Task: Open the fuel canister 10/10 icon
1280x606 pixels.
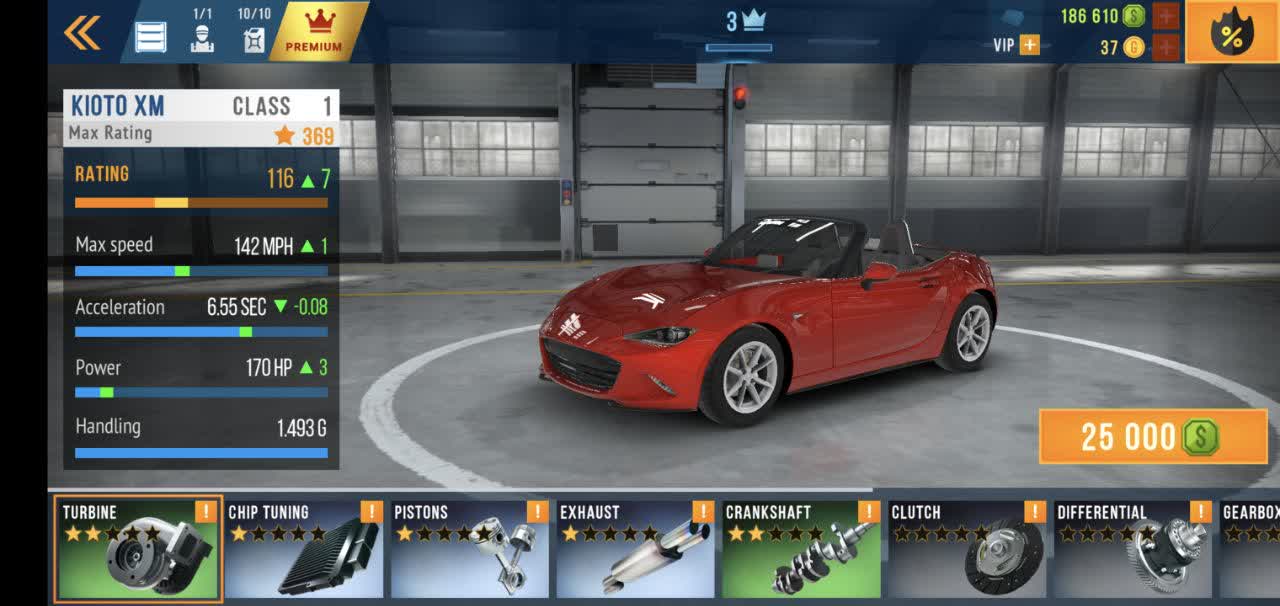Action: (254, 32)
